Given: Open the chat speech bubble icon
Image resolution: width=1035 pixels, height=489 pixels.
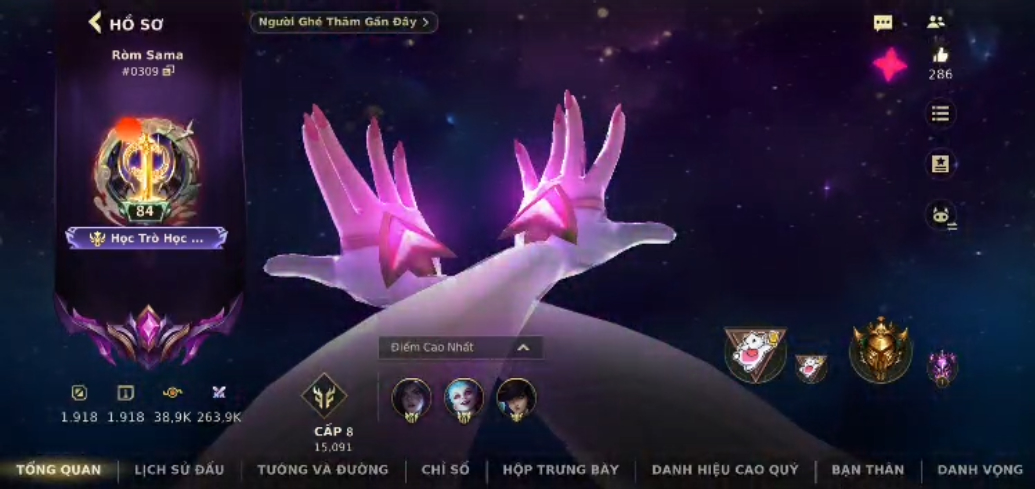Looking at the screenshot, I should pos(882,23).
